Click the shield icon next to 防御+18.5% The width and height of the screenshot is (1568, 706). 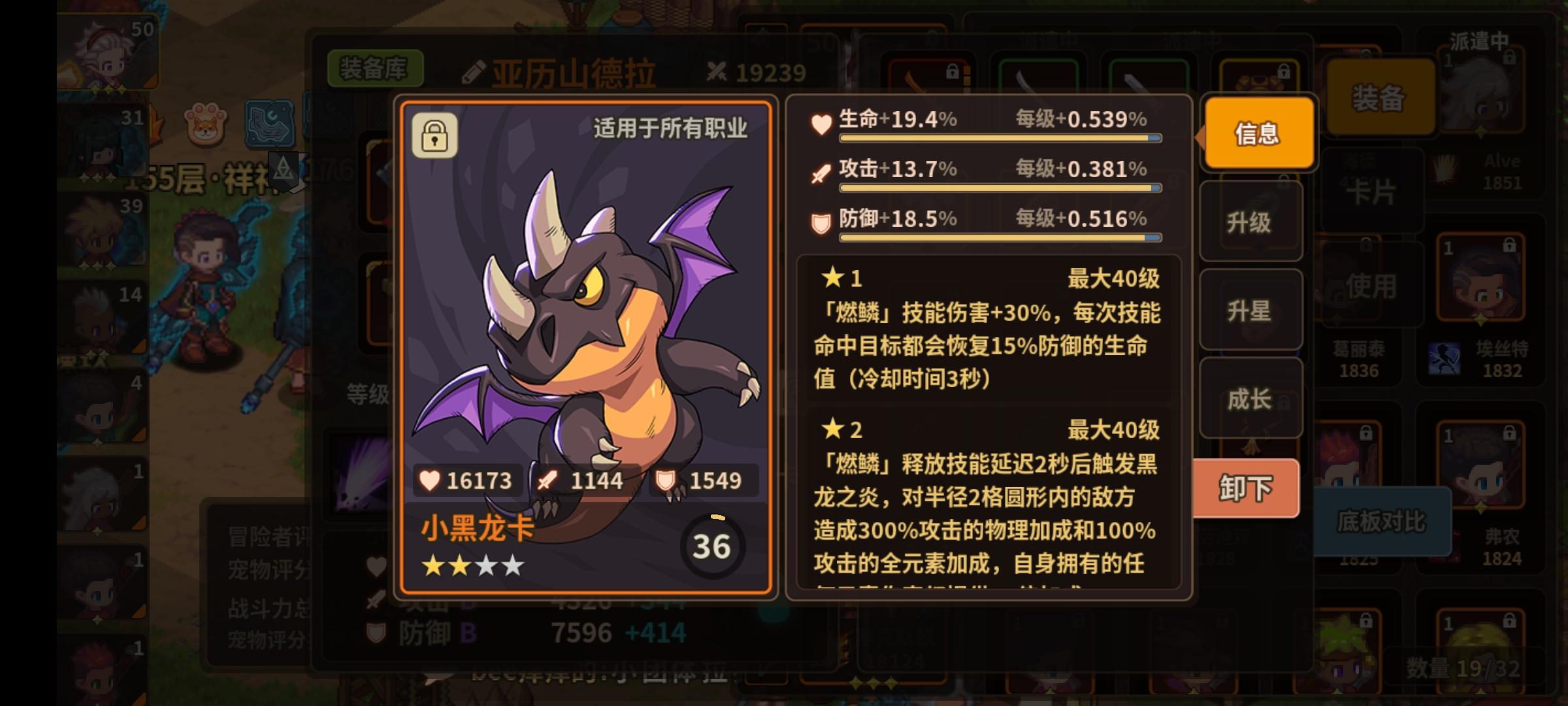[820, 219]
